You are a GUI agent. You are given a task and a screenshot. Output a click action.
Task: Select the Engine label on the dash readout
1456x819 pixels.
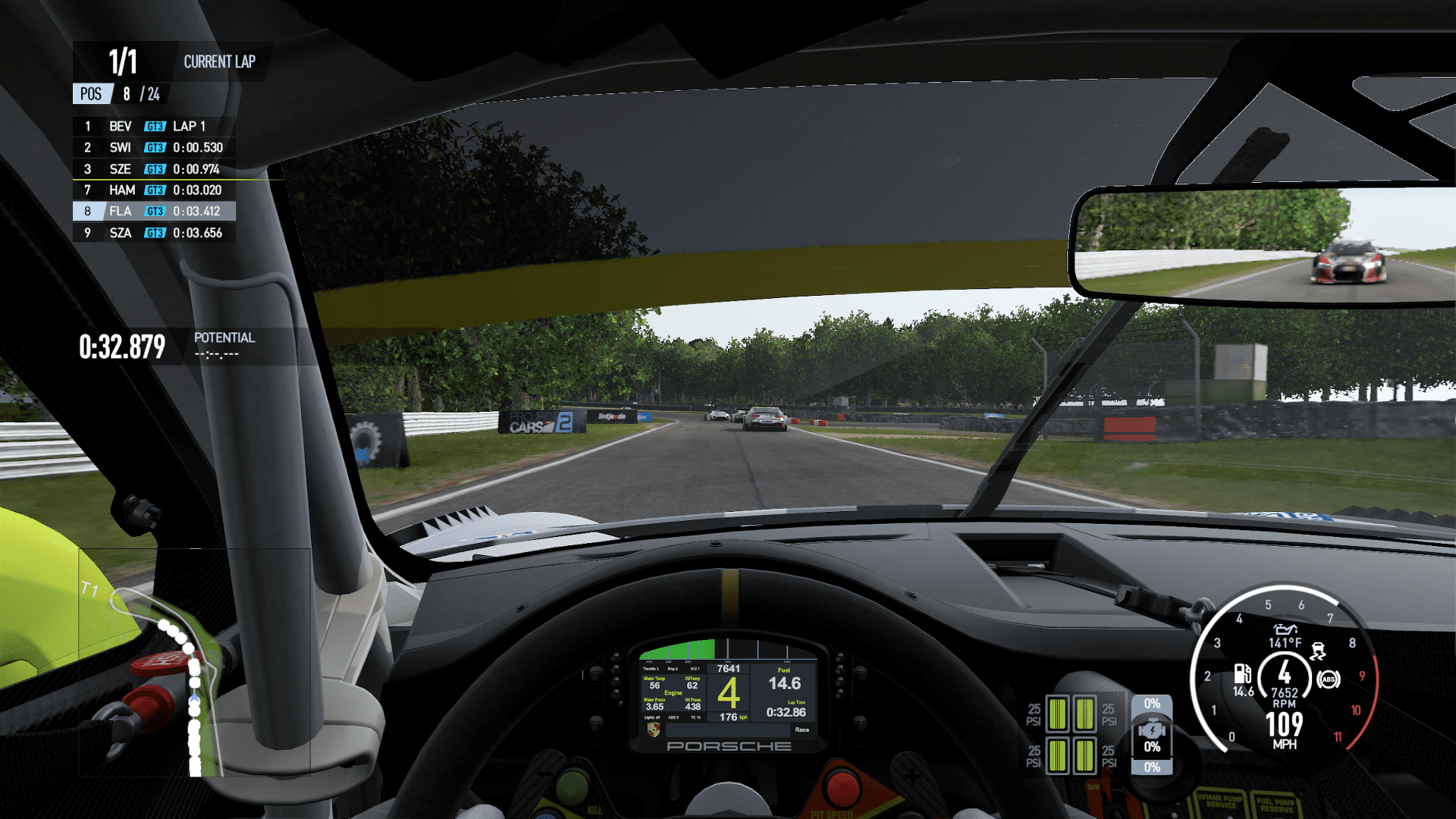click(673, 693)
